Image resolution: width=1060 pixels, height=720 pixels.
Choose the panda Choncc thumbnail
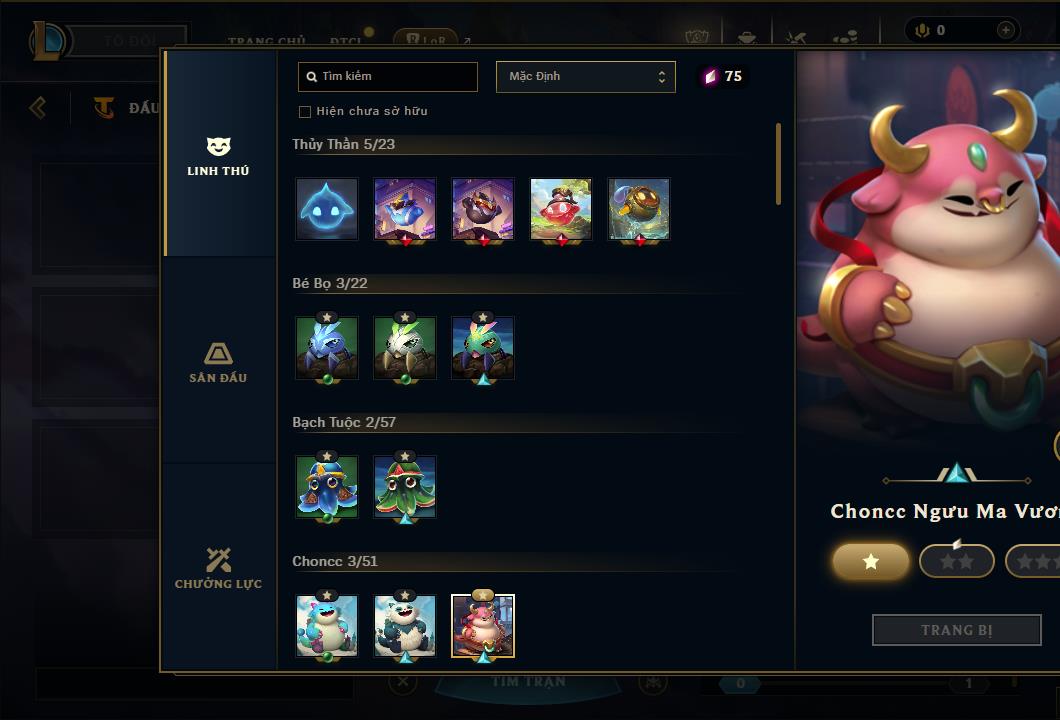pos(405,626)
